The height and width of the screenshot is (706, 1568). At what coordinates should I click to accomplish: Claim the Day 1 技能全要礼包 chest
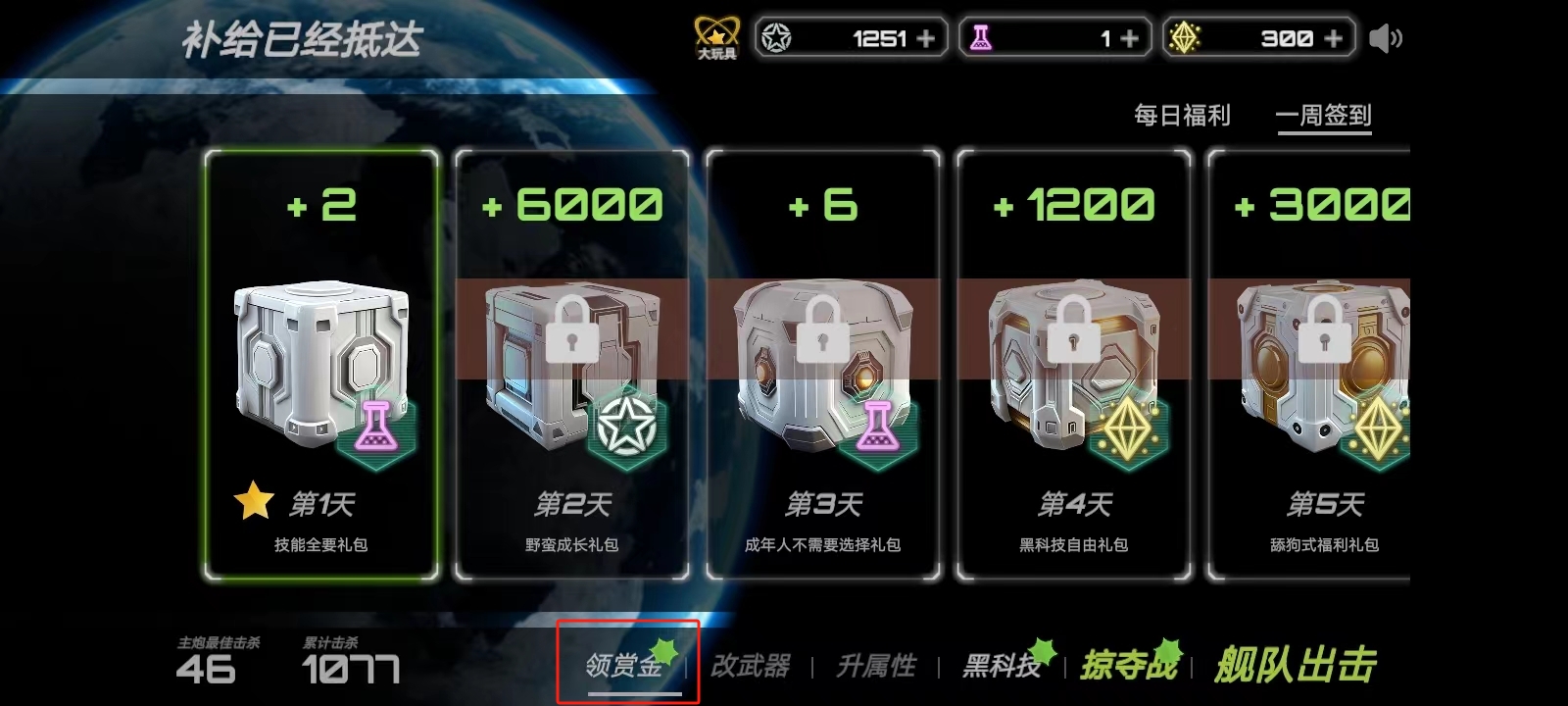(320, 363)
